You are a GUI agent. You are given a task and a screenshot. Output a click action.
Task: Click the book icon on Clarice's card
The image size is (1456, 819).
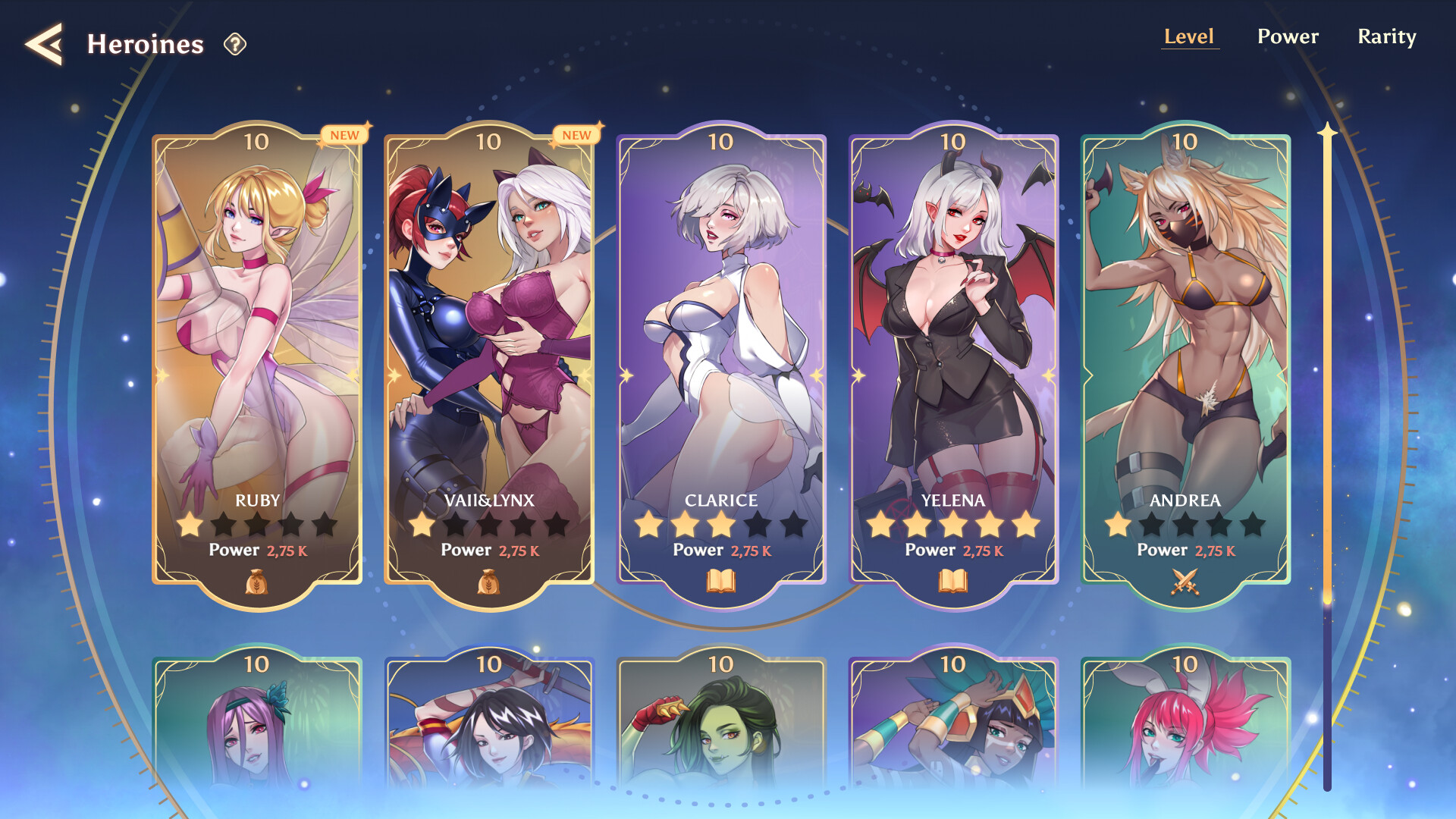[x=722, y=580]
